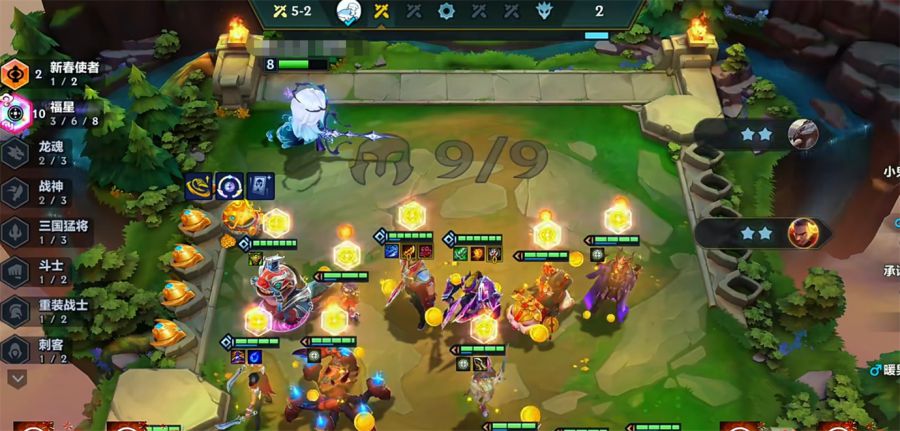Show the 战神 trait info
Viewport: 900px width, 431px height.
[x=55, y=192]
